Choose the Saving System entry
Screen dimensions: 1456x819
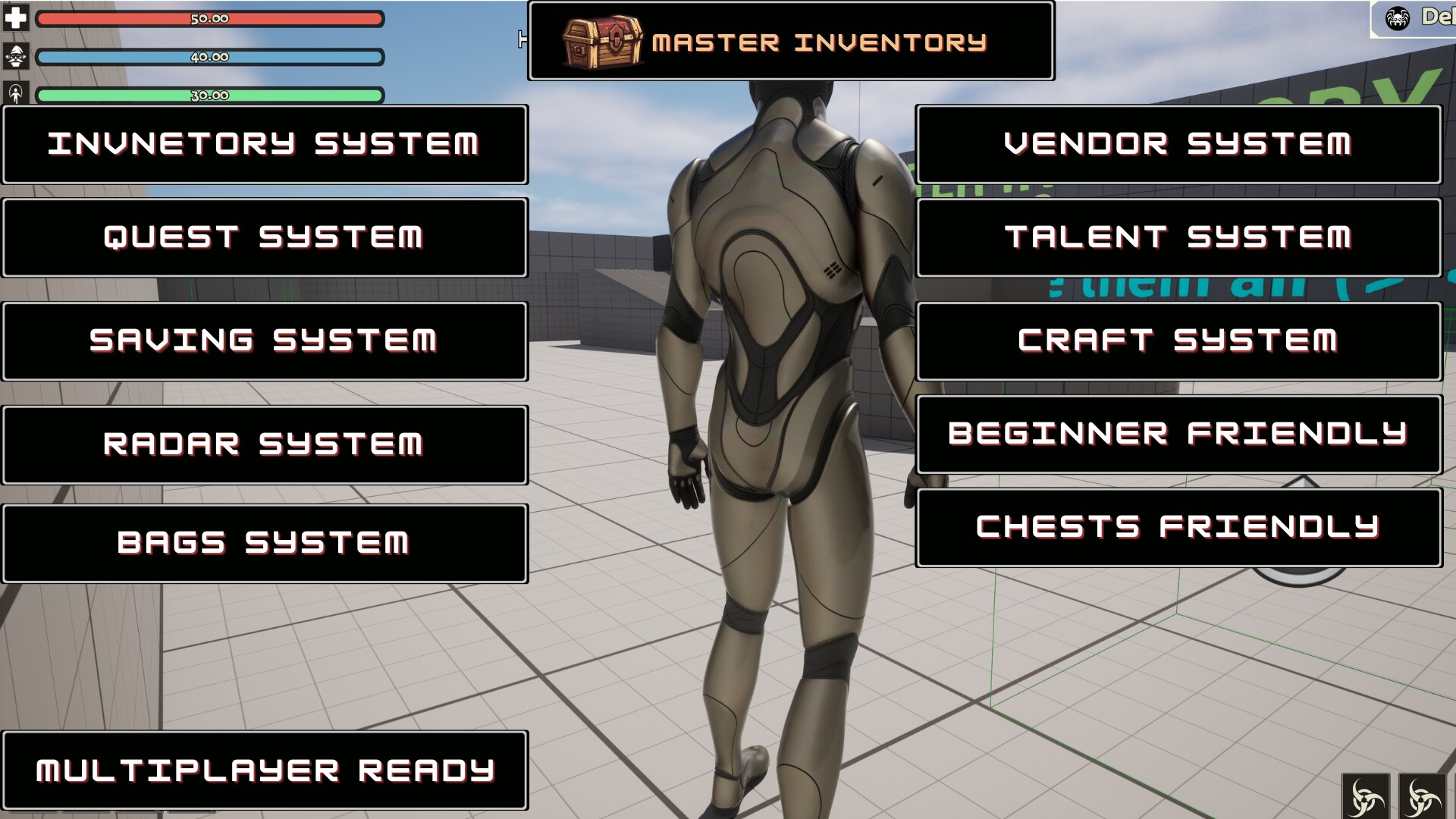click(265, 341)
